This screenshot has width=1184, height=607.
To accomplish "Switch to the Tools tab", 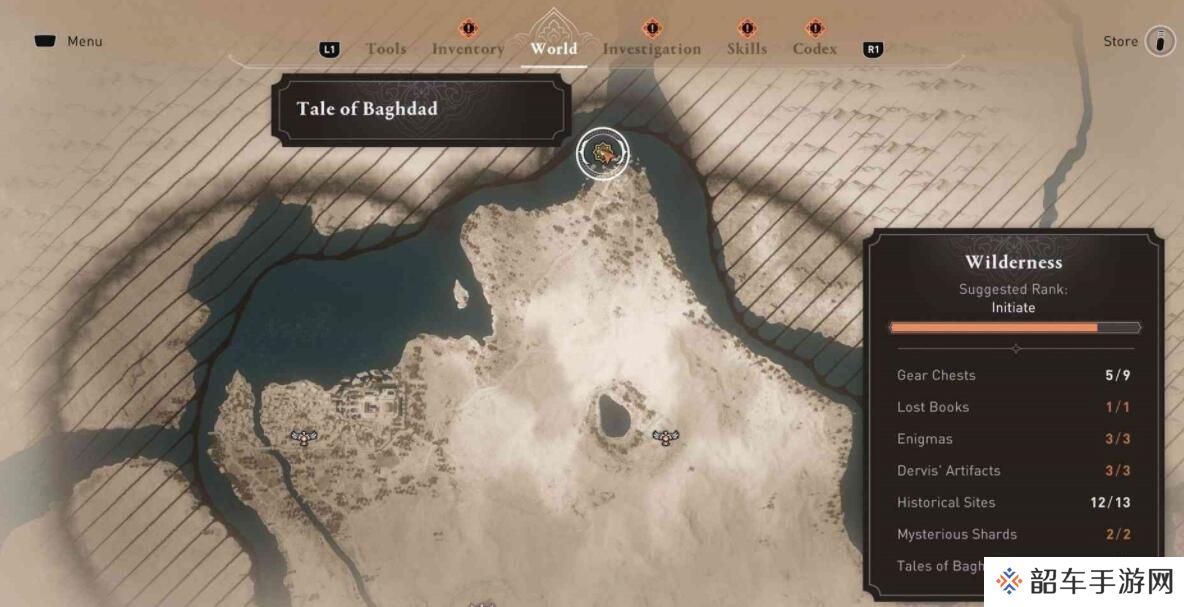I will [386, 49].
